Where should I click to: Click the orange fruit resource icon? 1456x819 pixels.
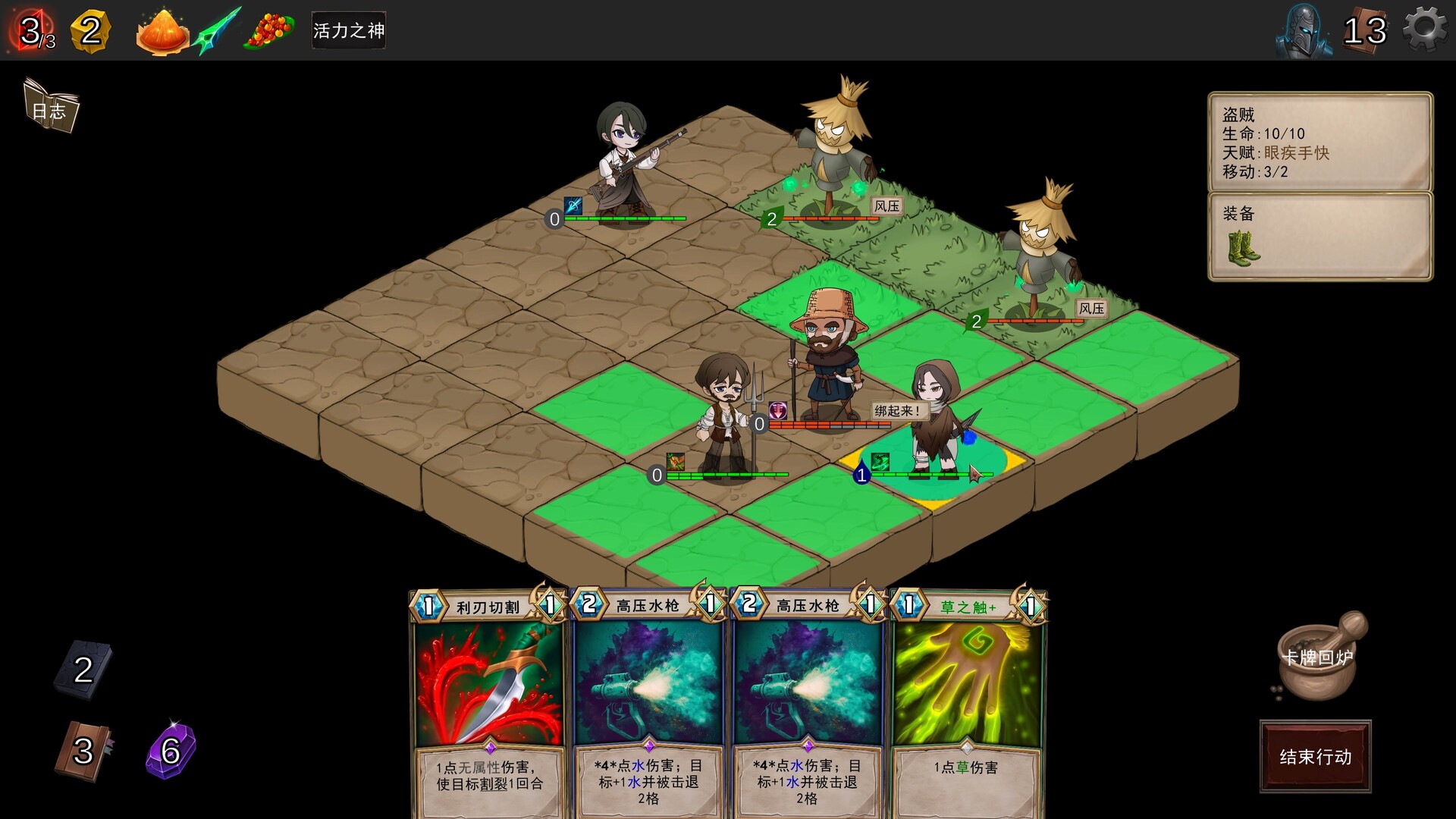160,31
